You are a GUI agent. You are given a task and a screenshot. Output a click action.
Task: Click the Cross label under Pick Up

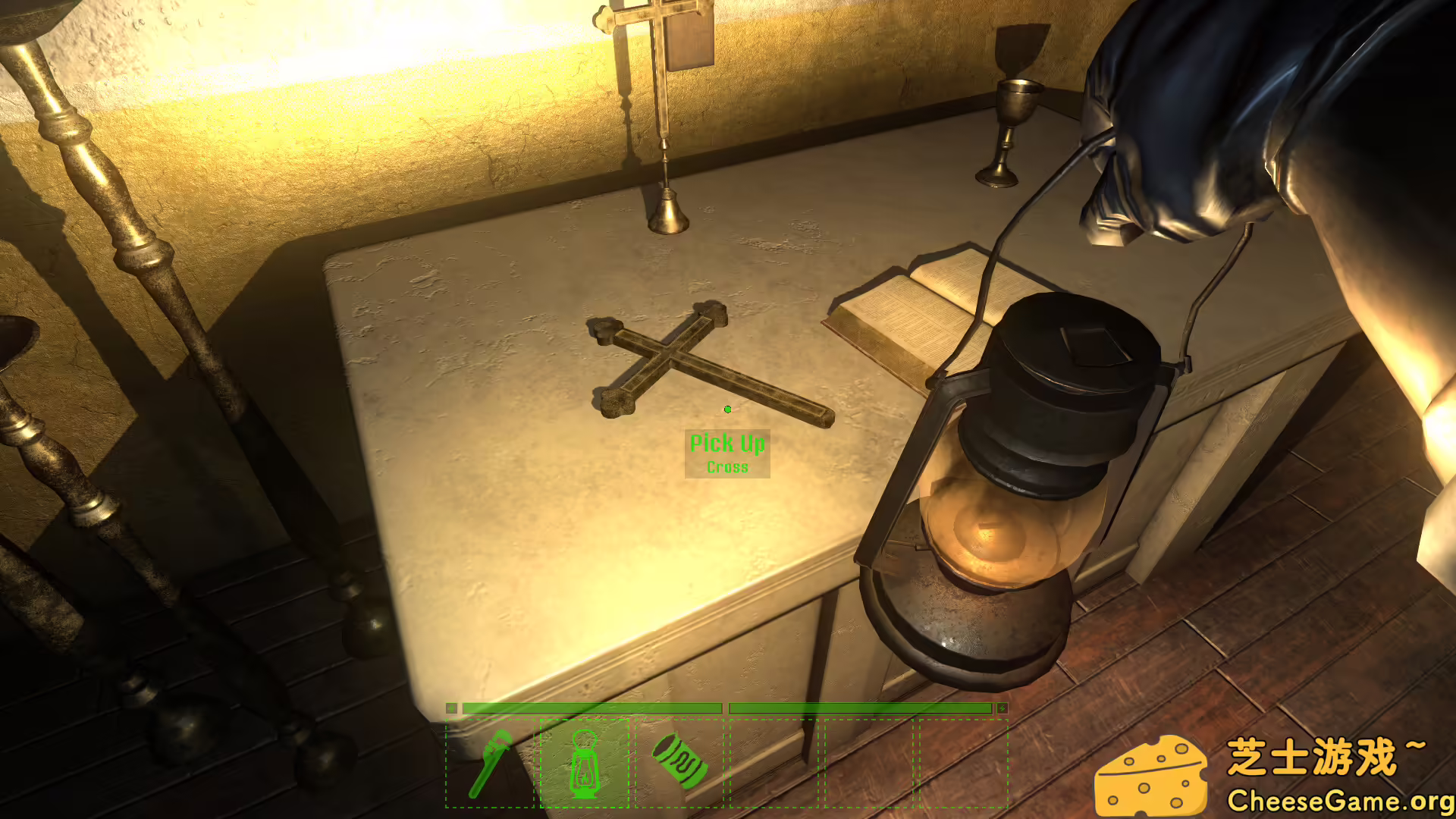pyautogui.click(x=727, y=467)
